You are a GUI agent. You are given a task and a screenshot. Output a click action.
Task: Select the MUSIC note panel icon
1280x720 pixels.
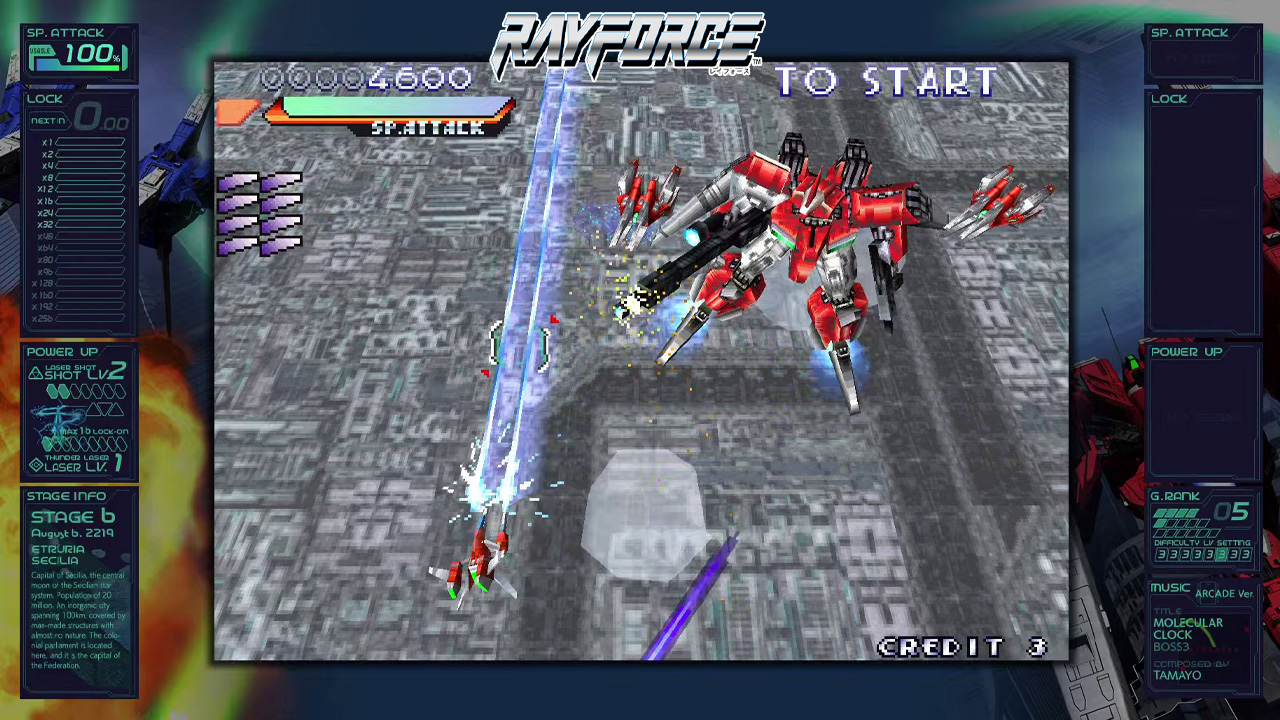(1170, 588)
